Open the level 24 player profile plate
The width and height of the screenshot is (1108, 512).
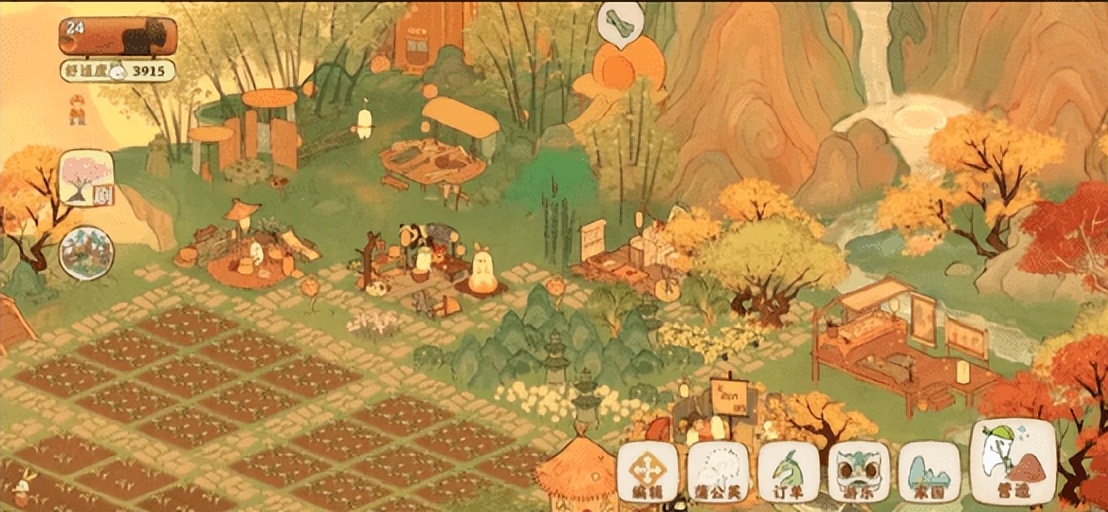118,35
